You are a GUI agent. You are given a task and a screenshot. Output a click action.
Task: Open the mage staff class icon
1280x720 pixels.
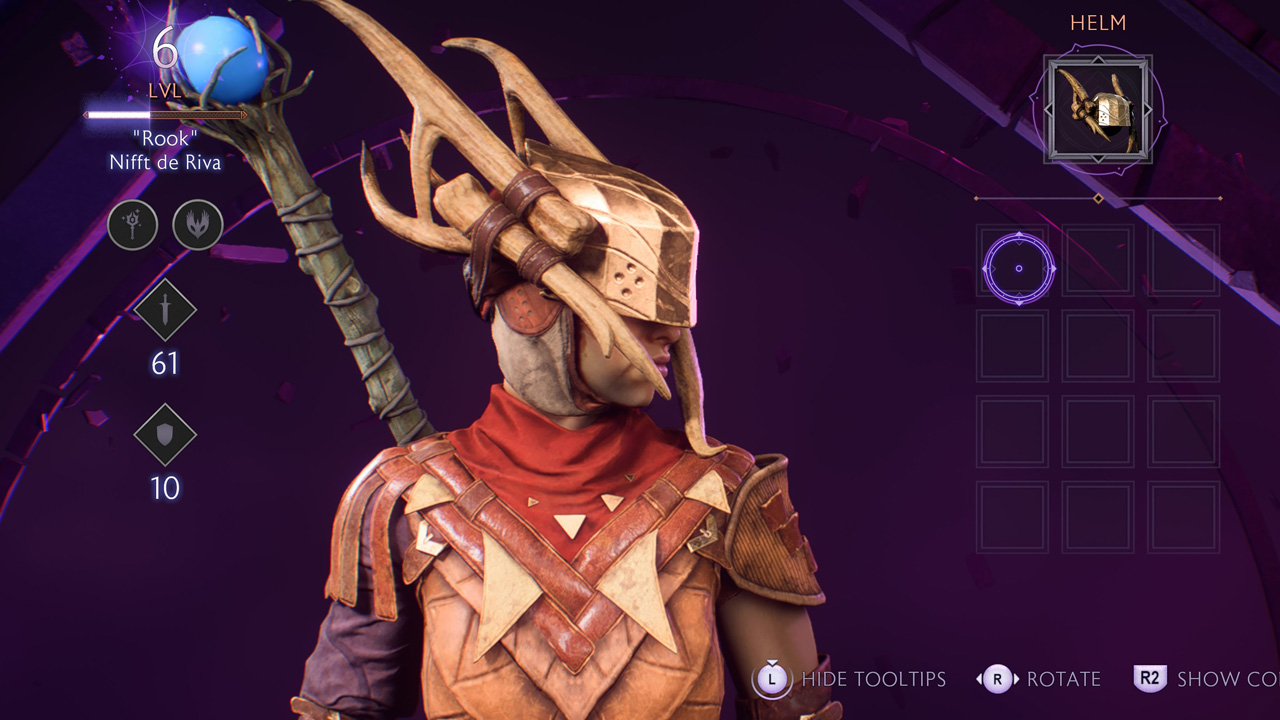pos(133,225)
